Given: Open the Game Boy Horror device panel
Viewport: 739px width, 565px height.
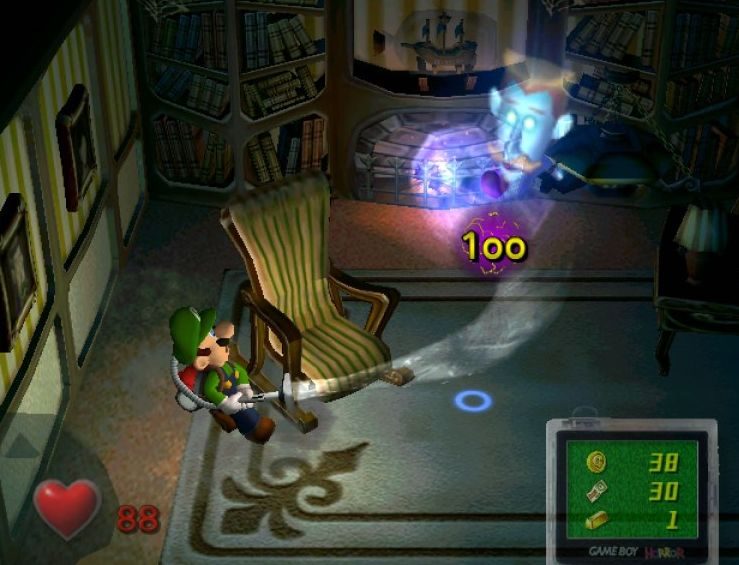Looking at the screenshot, I should 630,492.
